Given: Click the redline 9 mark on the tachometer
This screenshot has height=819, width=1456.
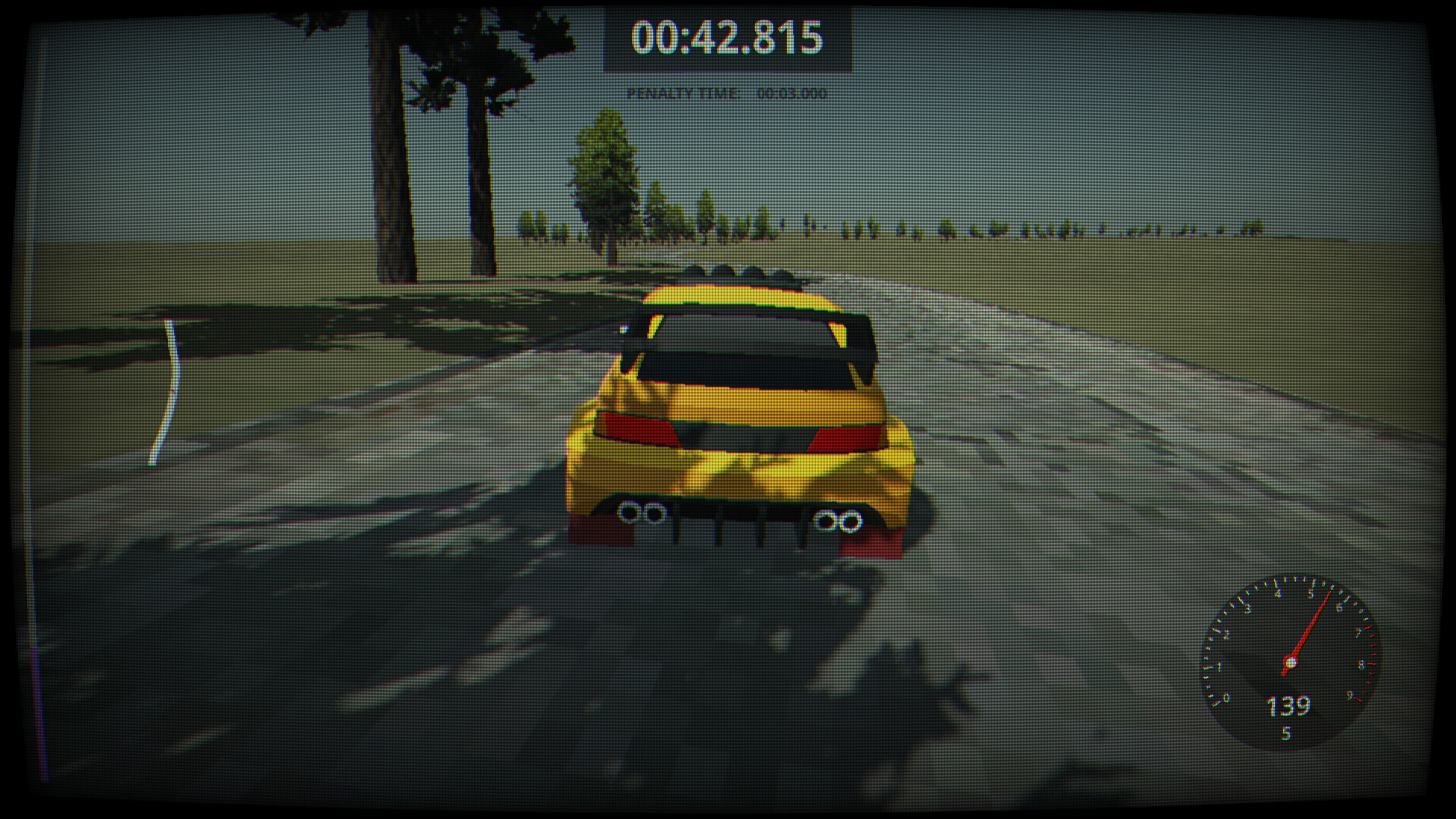Looking at the screenshot, I should coord(1350,695).
